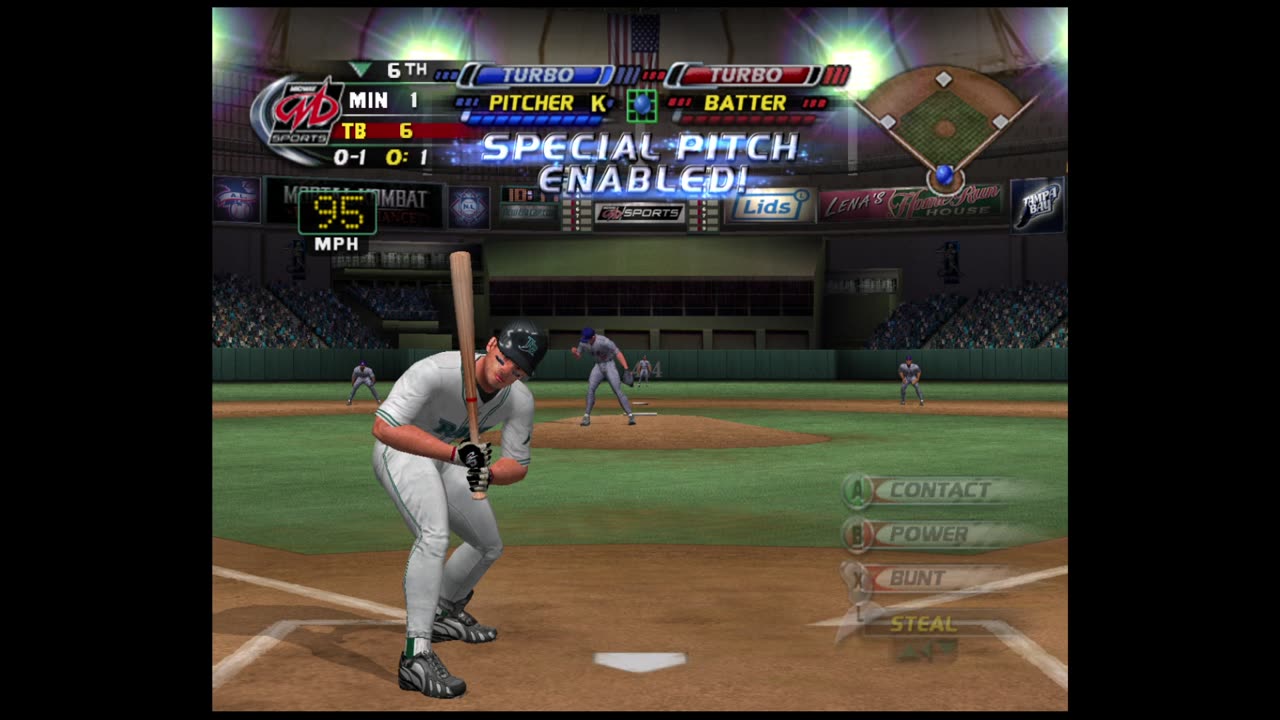Choose the Contact swing option

click(x=938, y=490)
